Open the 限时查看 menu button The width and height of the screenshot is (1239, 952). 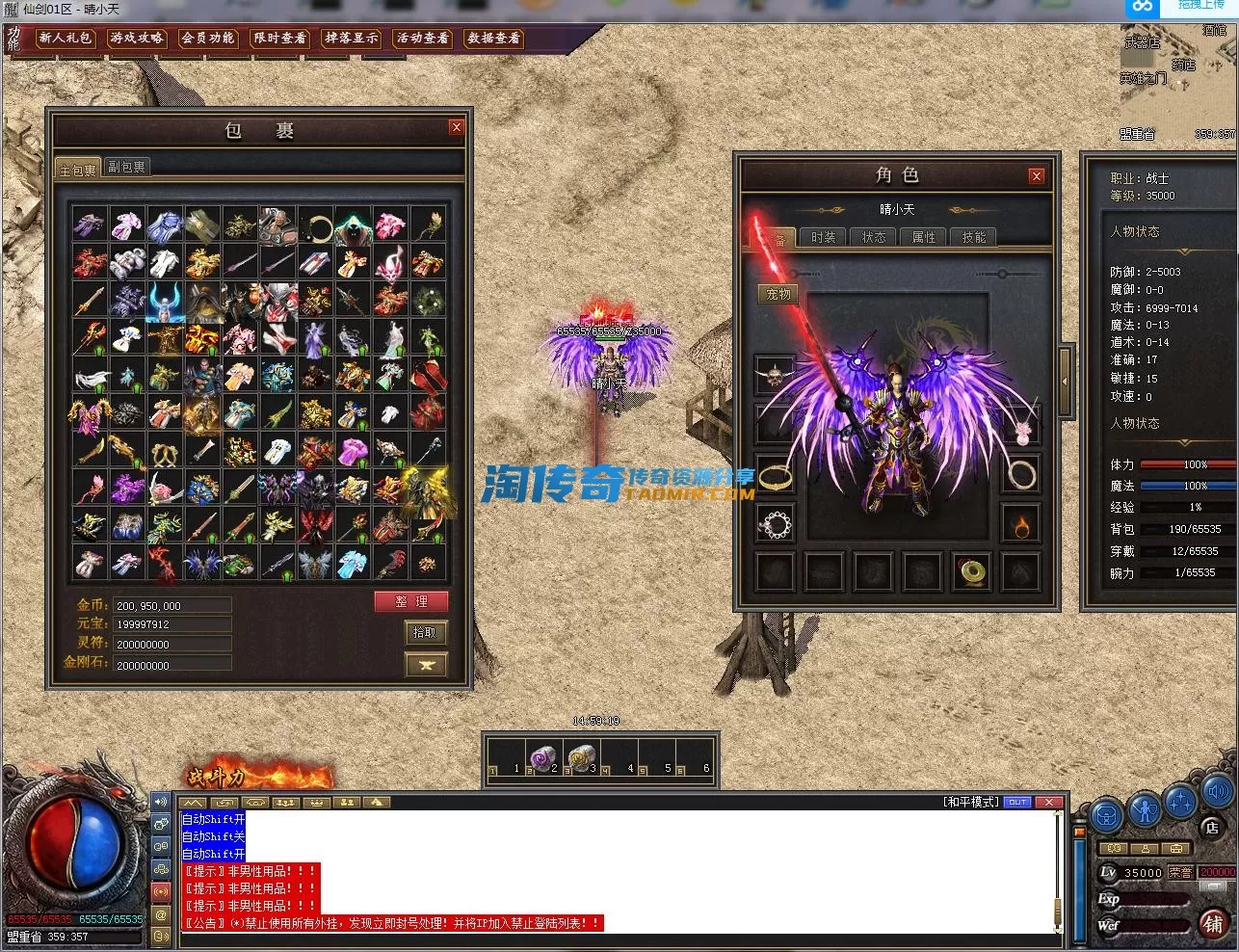pyautogui.click(x=279, y=39)
